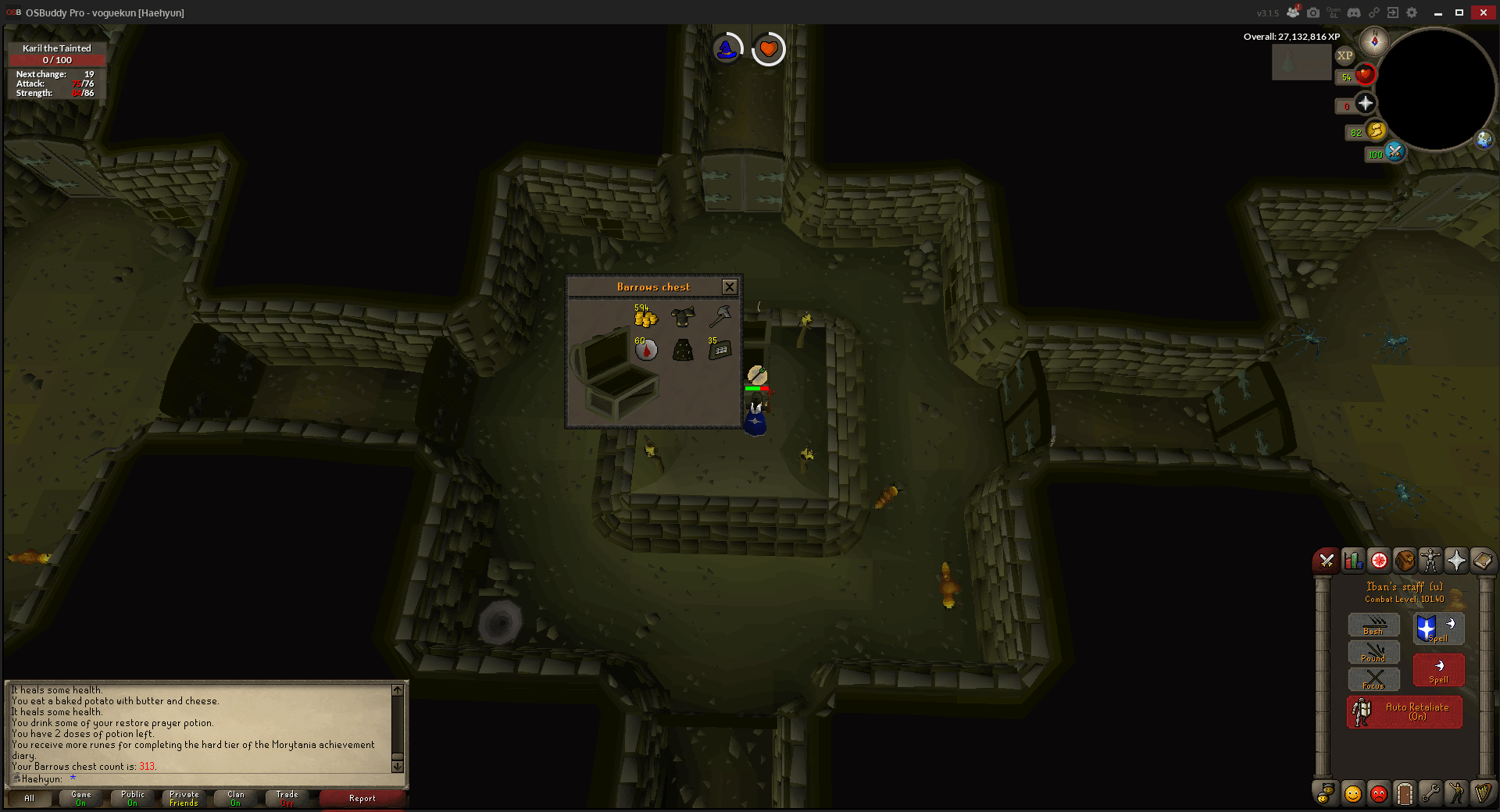Open the Friends list smiley tab
The image size is (1500, 812).
click(1352, 794)
